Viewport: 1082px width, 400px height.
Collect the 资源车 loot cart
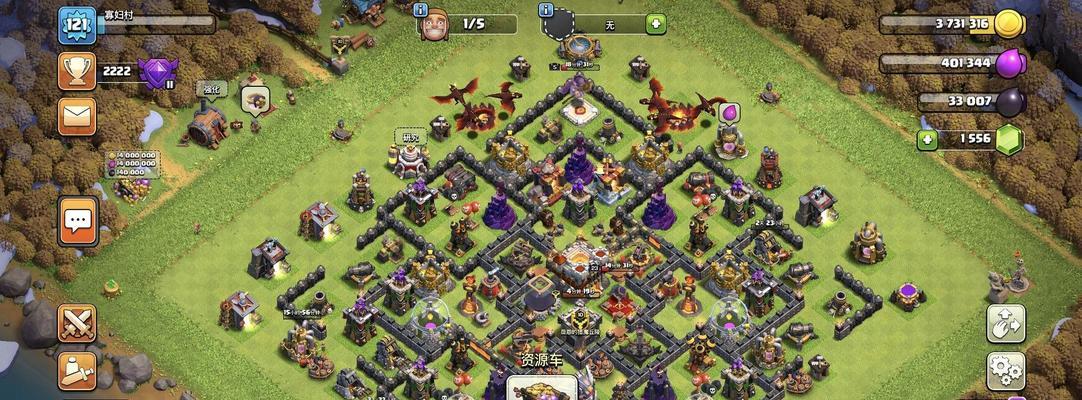coord(543,383)
